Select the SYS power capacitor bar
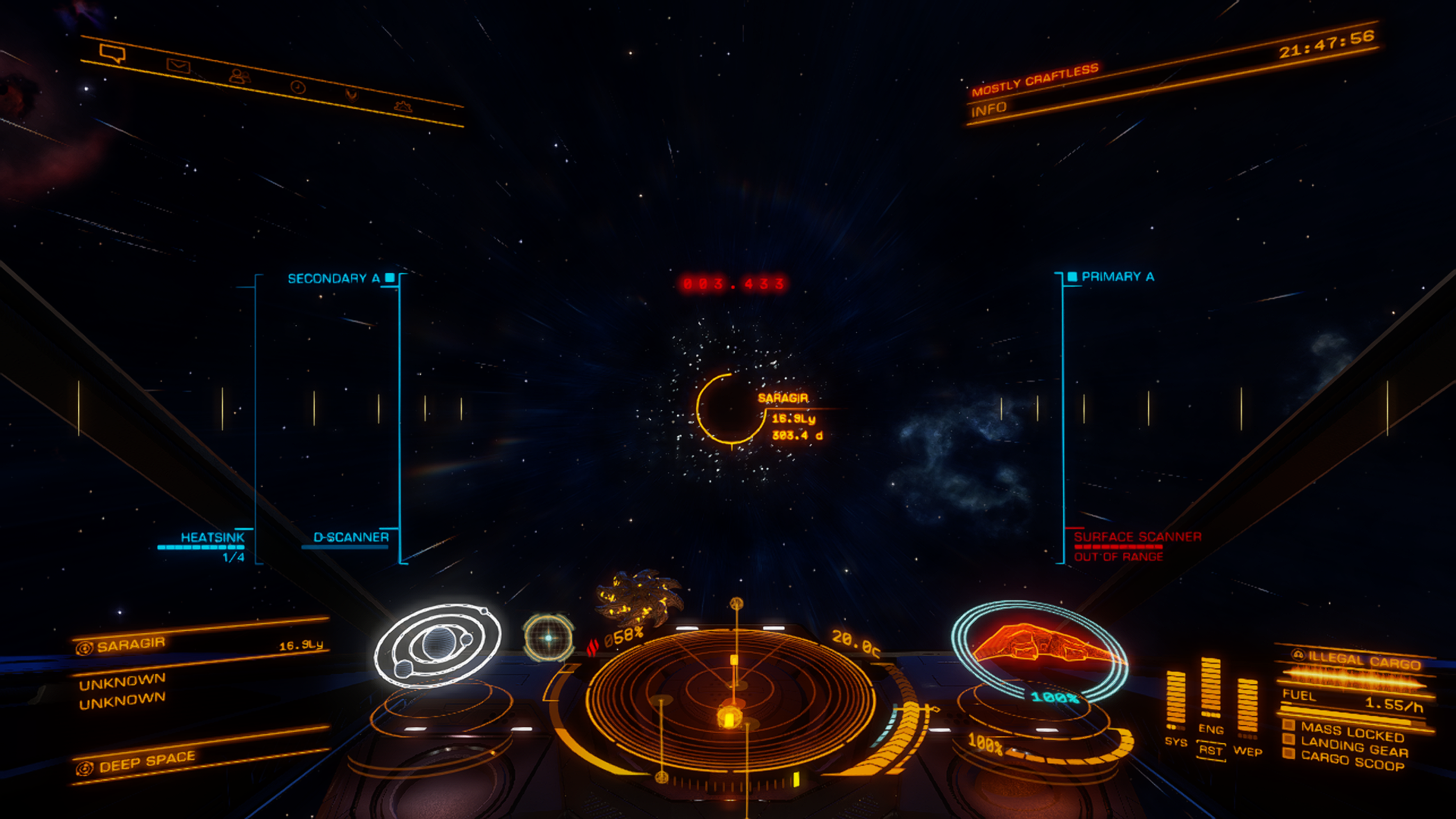This screenshot has height=819, width=1456. (x=1175, y=699)
